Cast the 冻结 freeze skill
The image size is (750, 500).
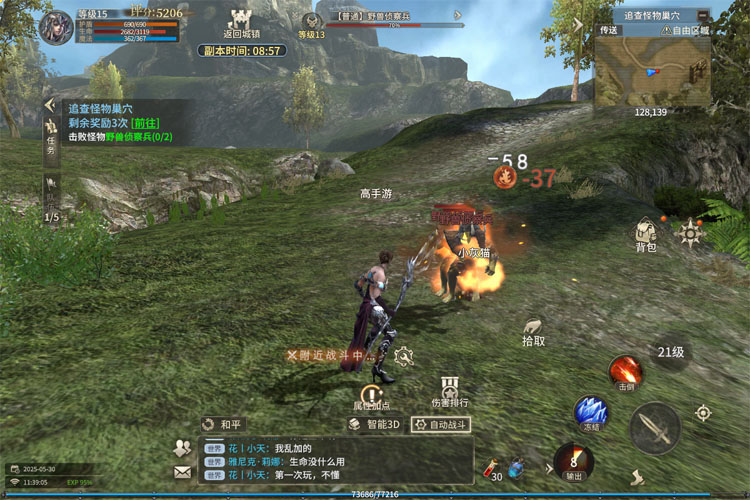click(591, 412)
